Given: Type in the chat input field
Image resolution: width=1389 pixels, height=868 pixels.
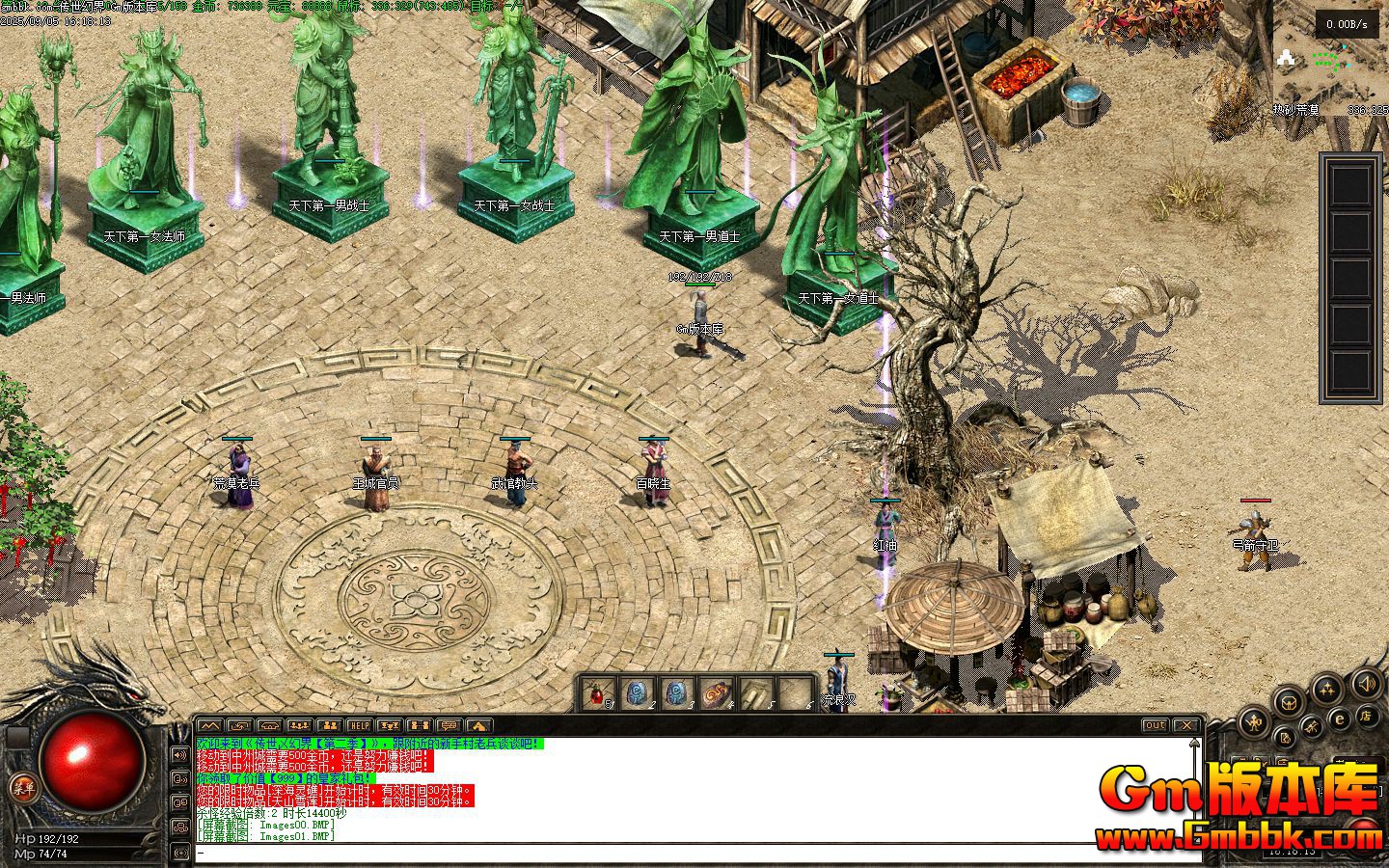Looking at the screenshot, I should 675,853.
